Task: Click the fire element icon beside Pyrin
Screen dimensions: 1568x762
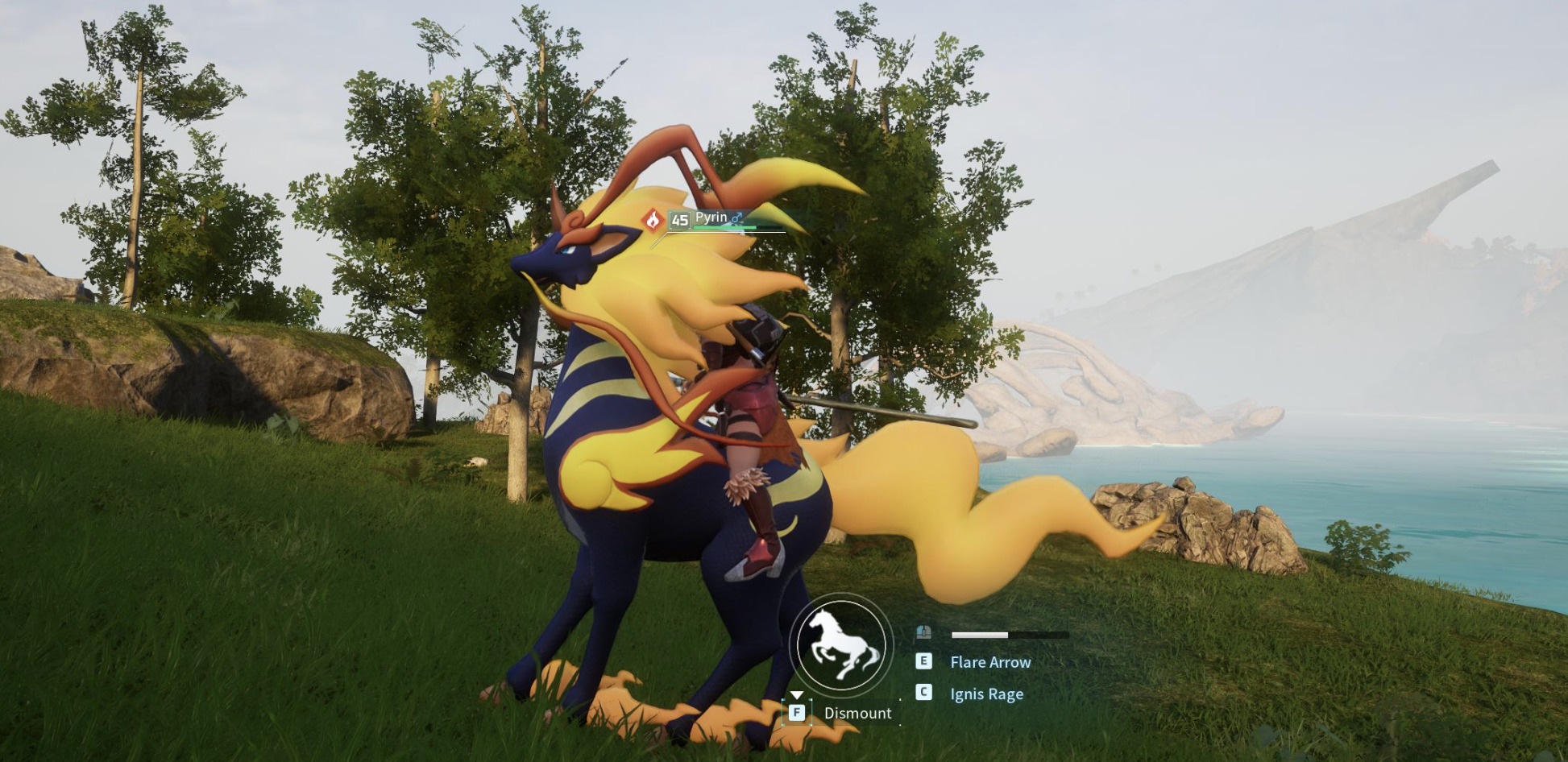Action: click(x=653, y=220)
